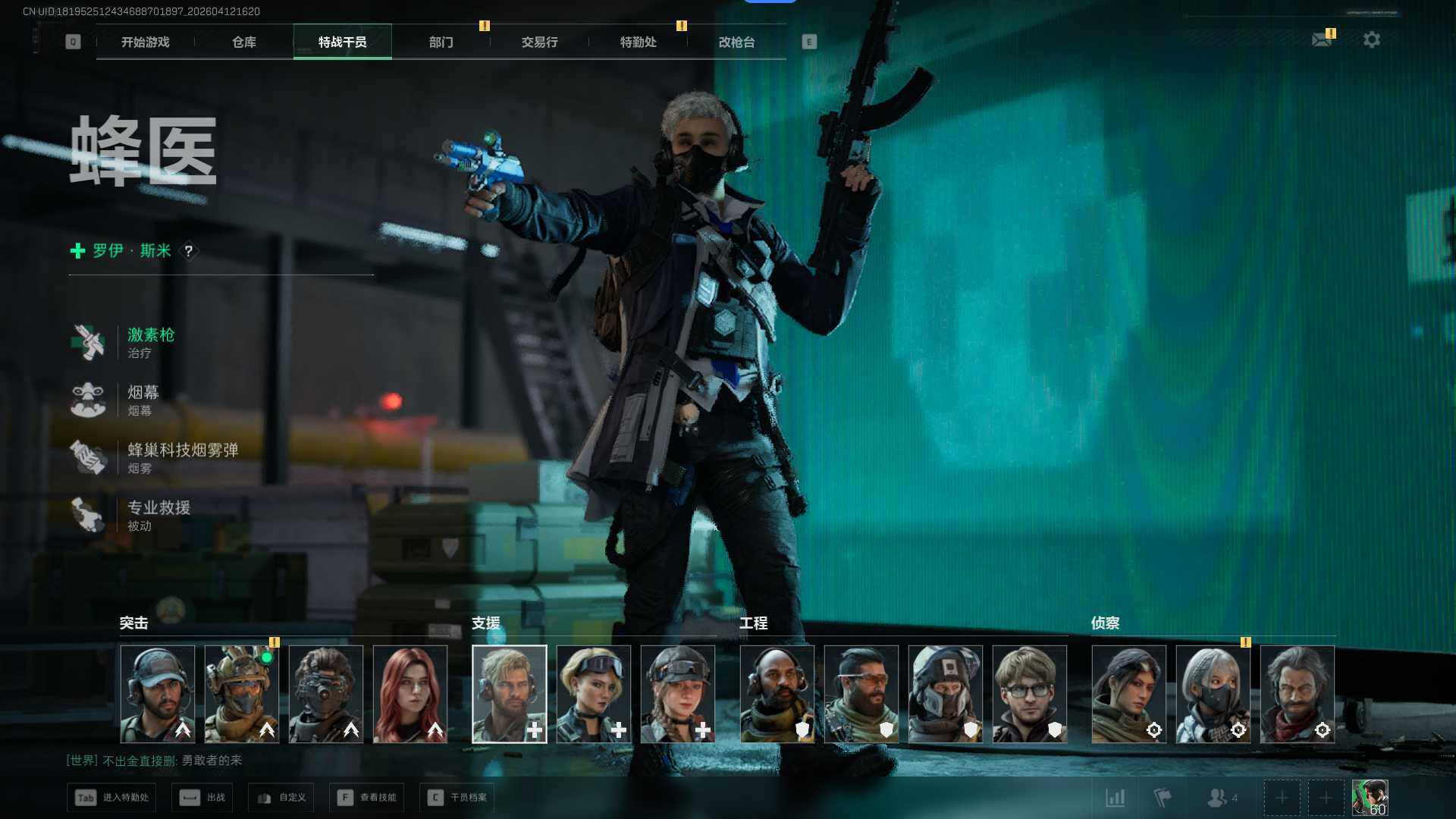Click the 出战 deploy button
The height and width of the screenshot is (819, 1456).
click(202, 798)
